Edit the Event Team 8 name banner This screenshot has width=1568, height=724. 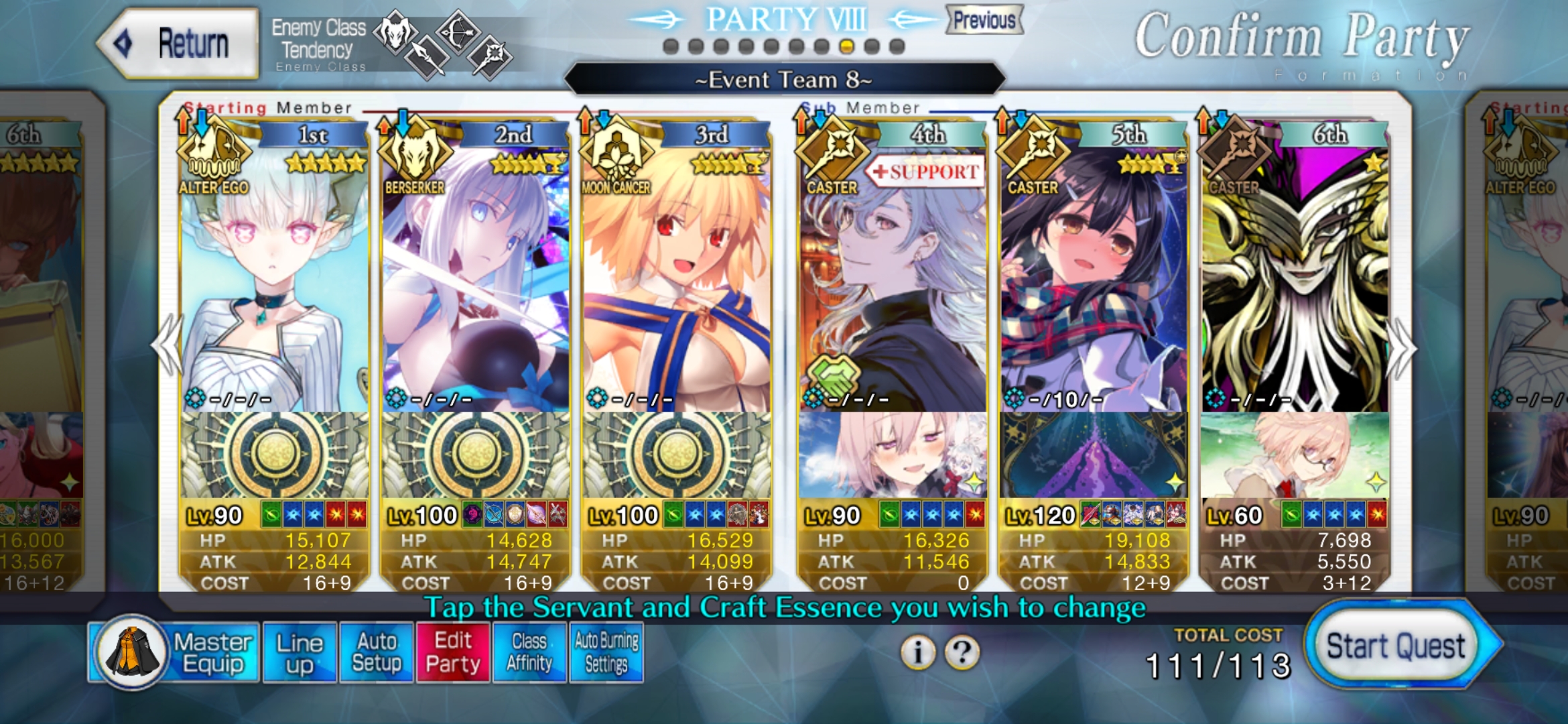(x=784, y=80)
